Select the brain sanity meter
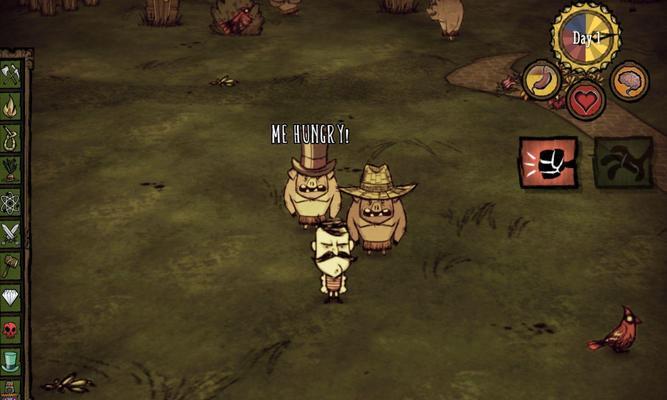Screen dimensions: 667x400 pyautogui.click(x=629, y=81)
